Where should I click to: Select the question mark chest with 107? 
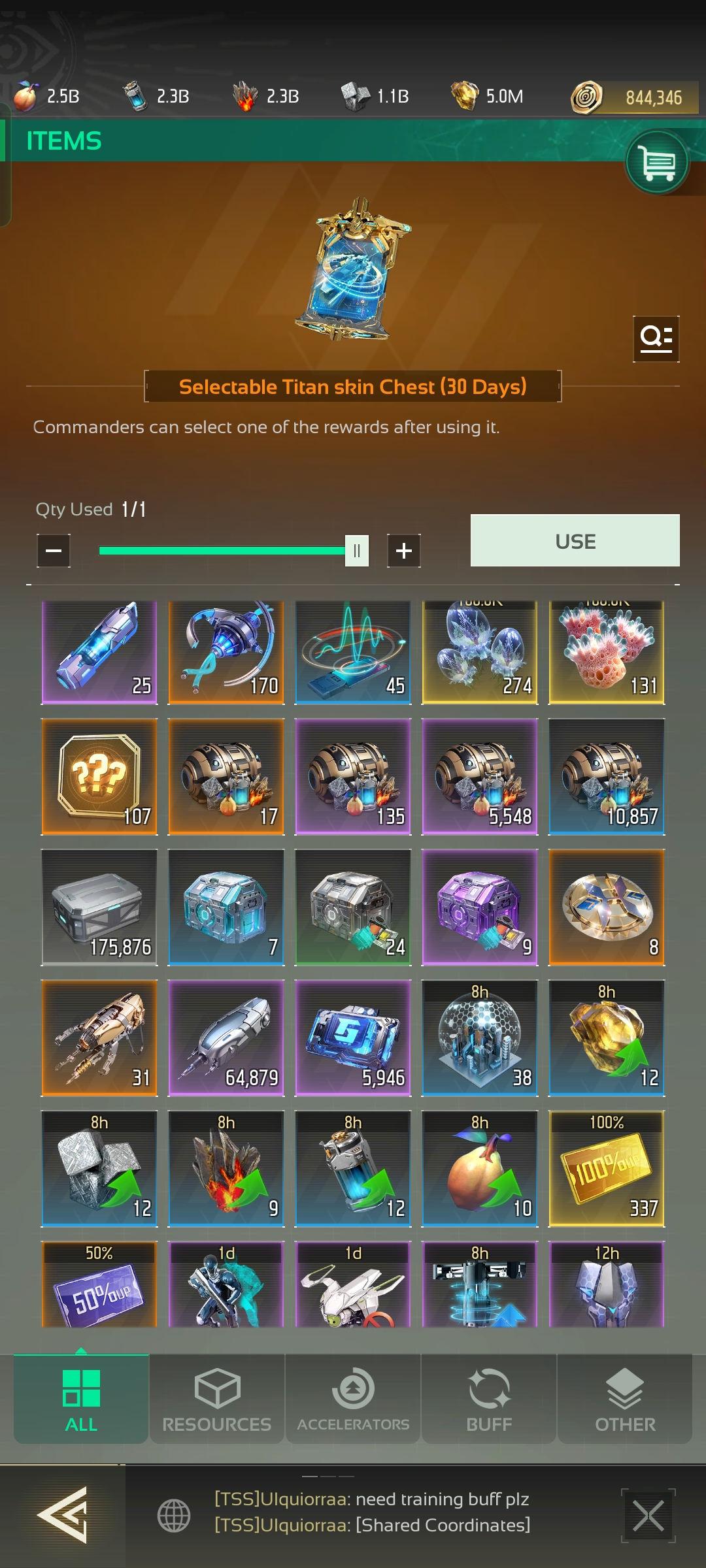coord(99,777)
